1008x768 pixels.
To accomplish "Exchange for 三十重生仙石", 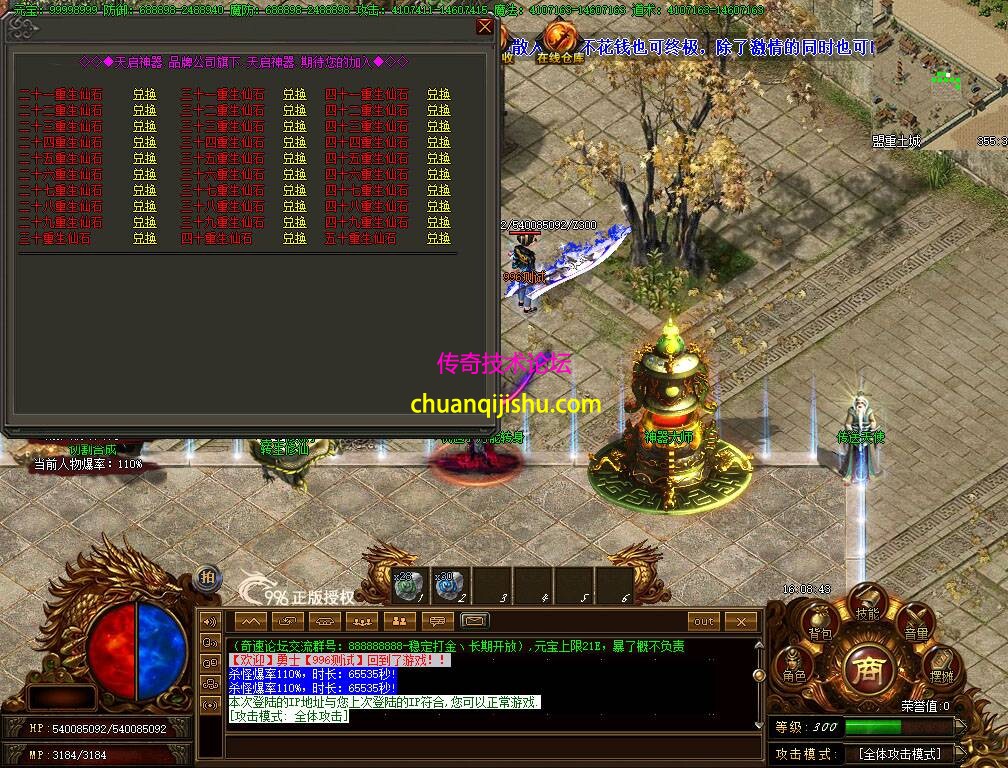I will click(x=145, y=239).
